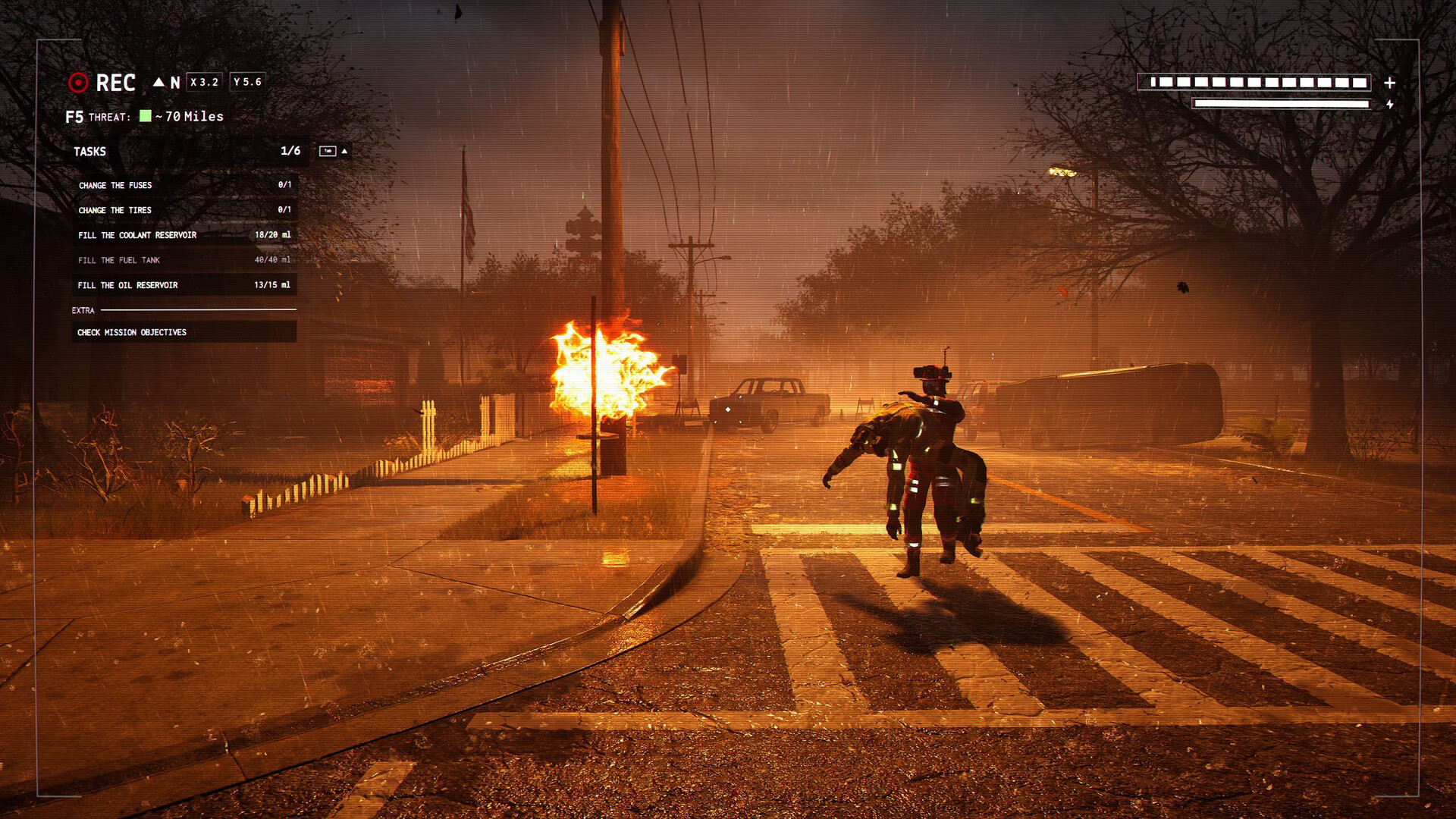Click the F5 threat category icon
Viewport: 1456px width, 819px height.
74,116
